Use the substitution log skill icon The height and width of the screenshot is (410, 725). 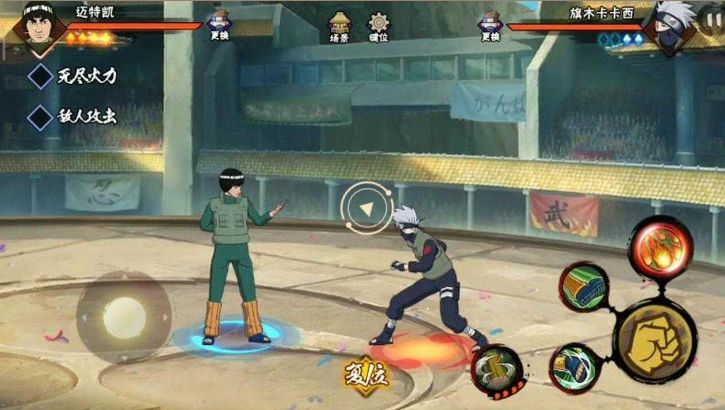pyautogui.click(x=495, y=371)
